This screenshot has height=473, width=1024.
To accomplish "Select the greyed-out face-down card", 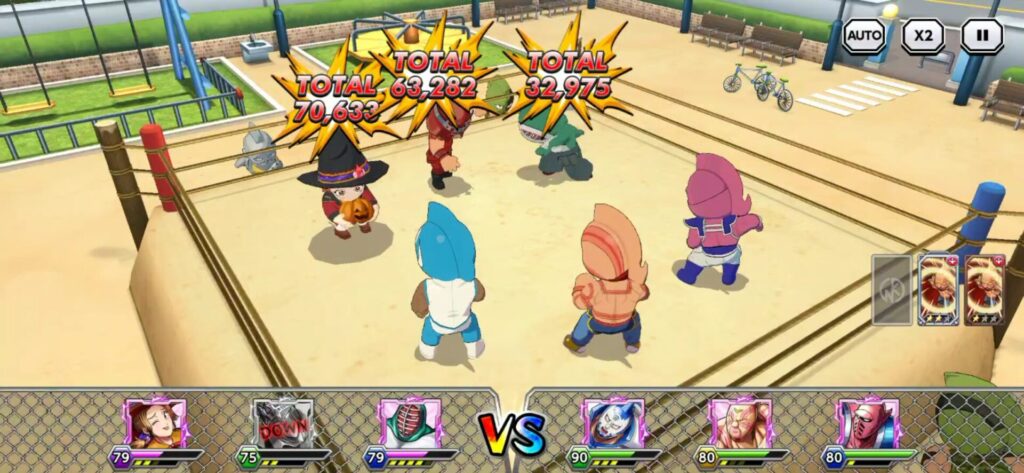I will pos(891,289).
